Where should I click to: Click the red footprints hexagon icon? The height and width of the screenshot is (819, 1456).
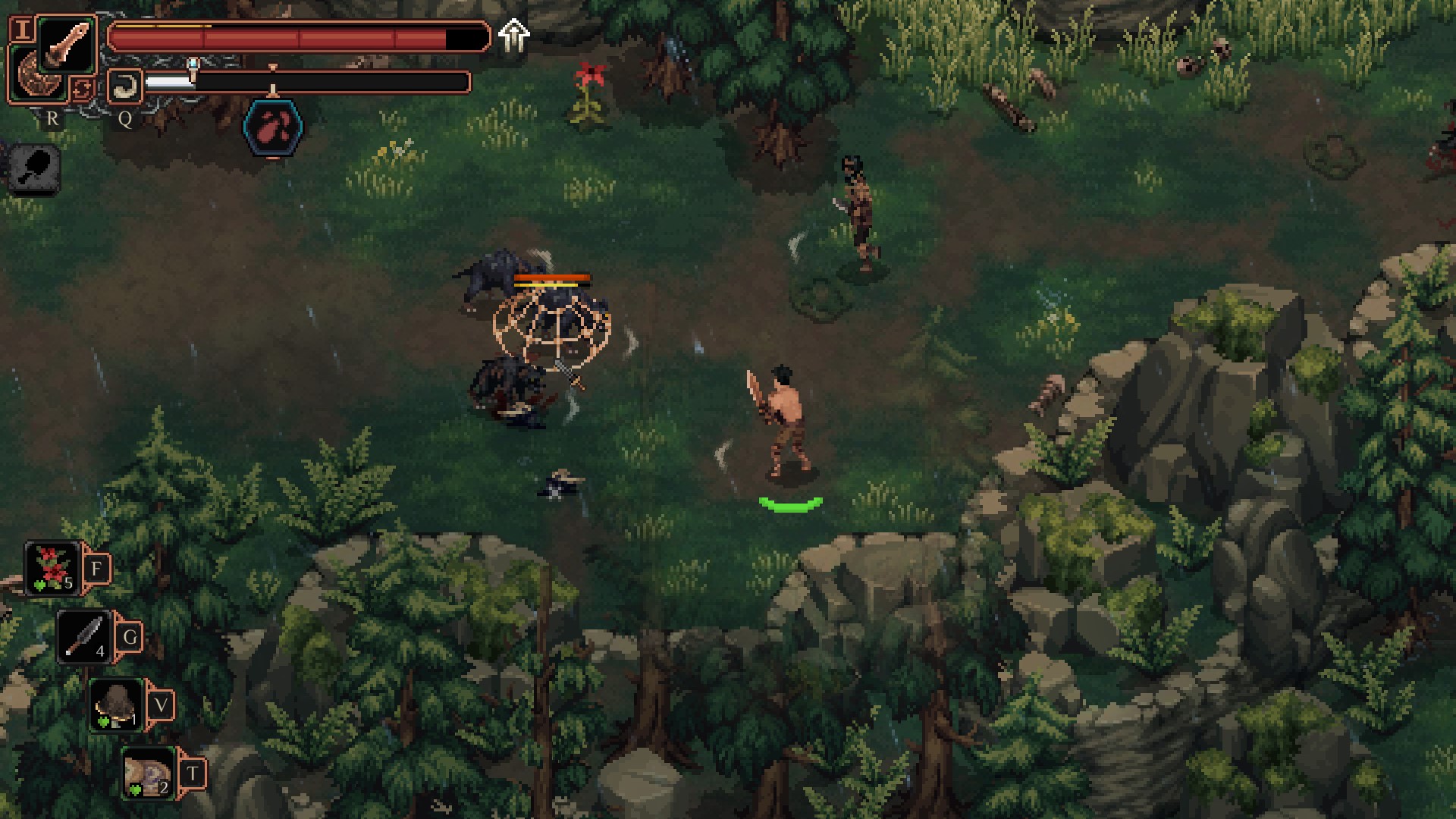pos(273,127)
